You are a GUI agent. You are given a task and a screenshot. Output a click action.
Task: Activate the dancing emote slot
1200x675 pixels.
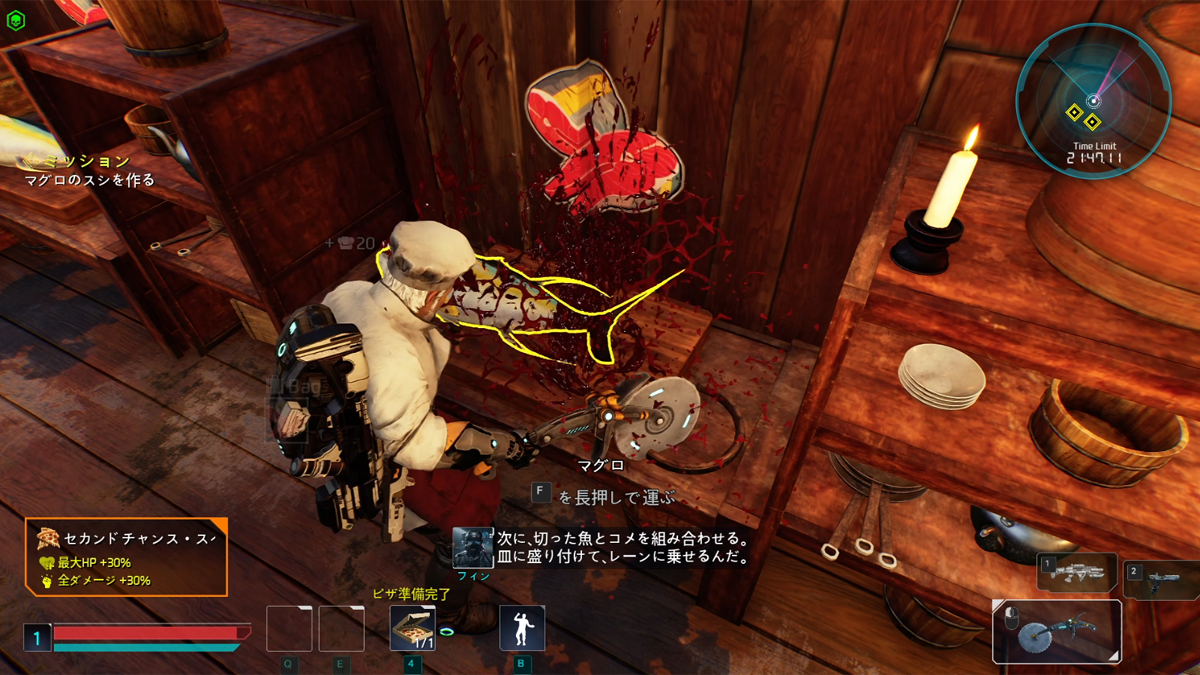(x=522, y=629)
